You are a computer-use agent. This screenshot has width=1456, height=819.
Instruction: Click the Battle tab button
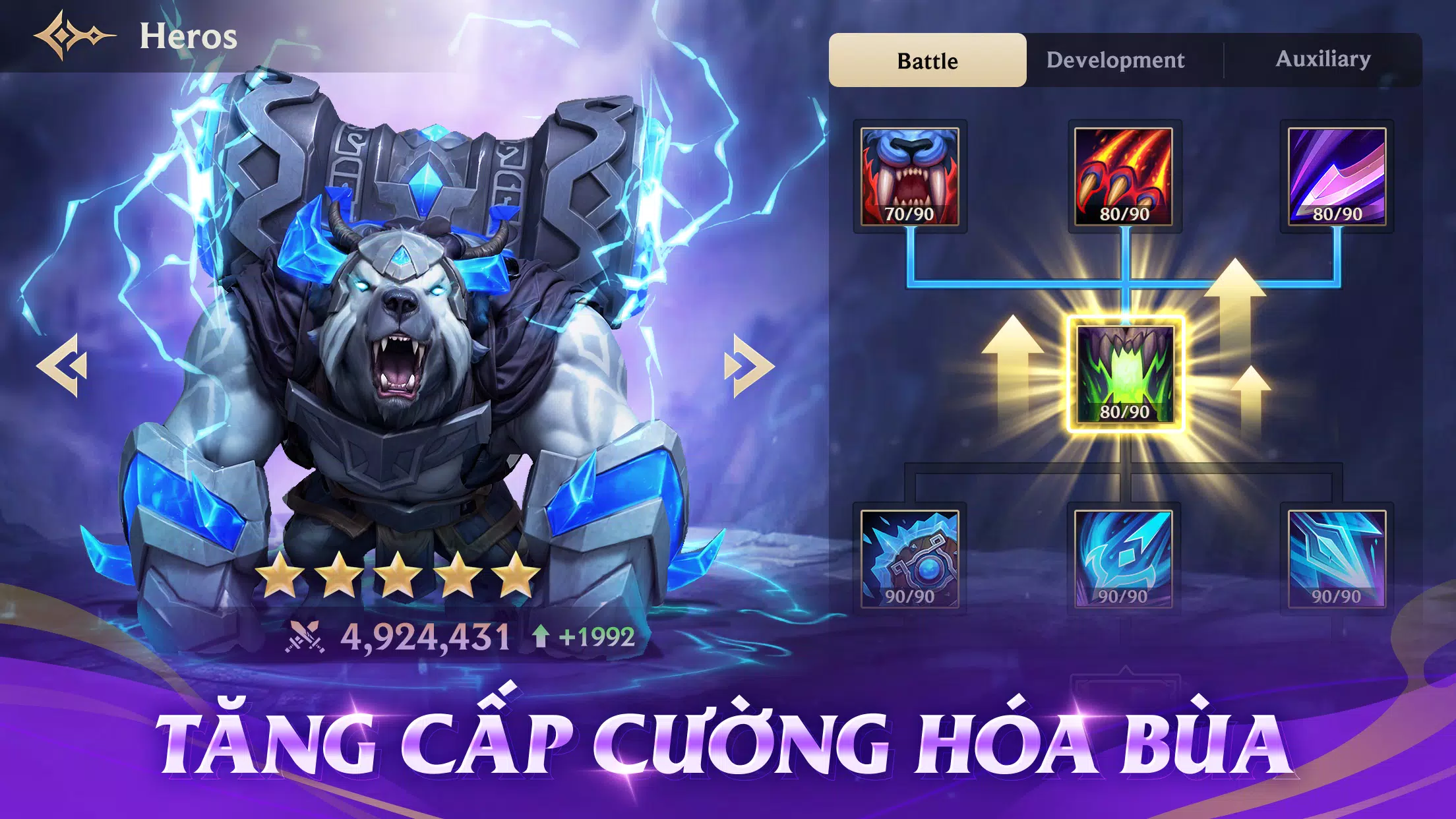926,59
